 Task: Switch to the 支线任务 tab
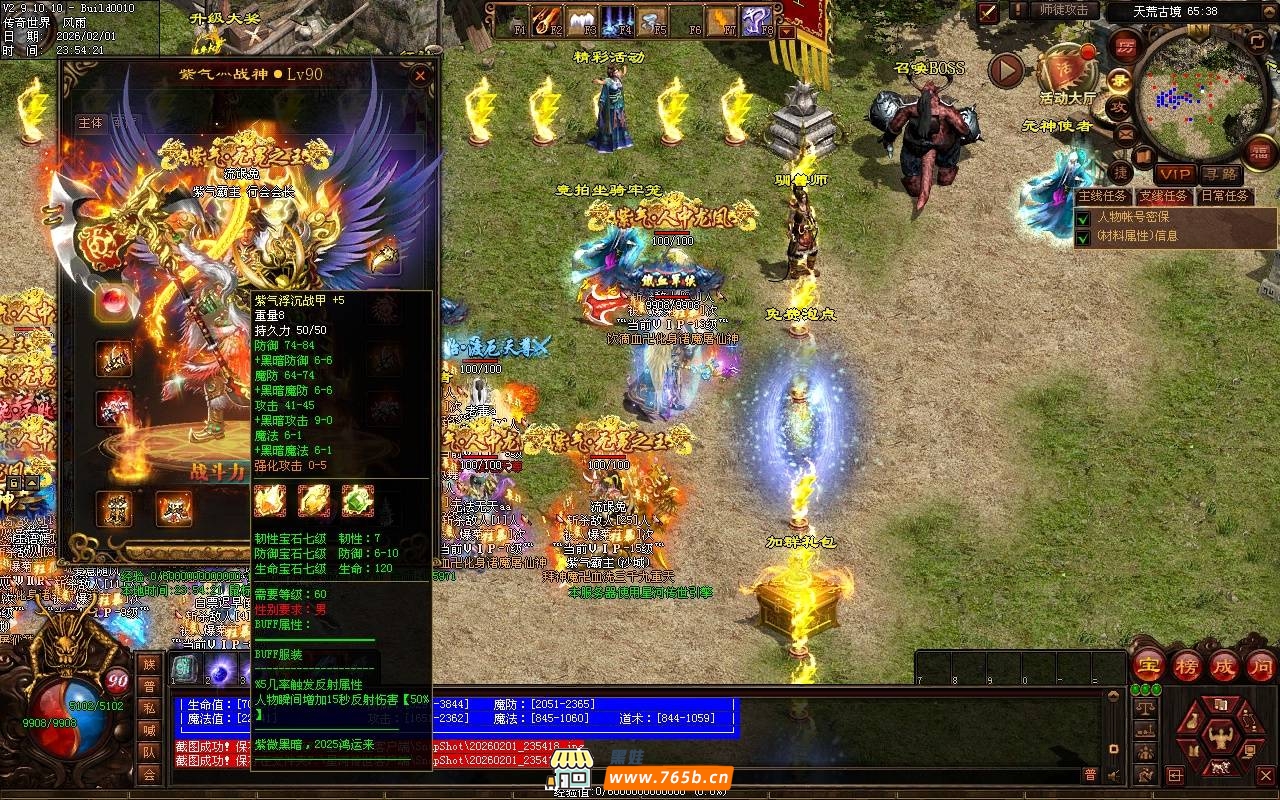(x=1164, y=196)
